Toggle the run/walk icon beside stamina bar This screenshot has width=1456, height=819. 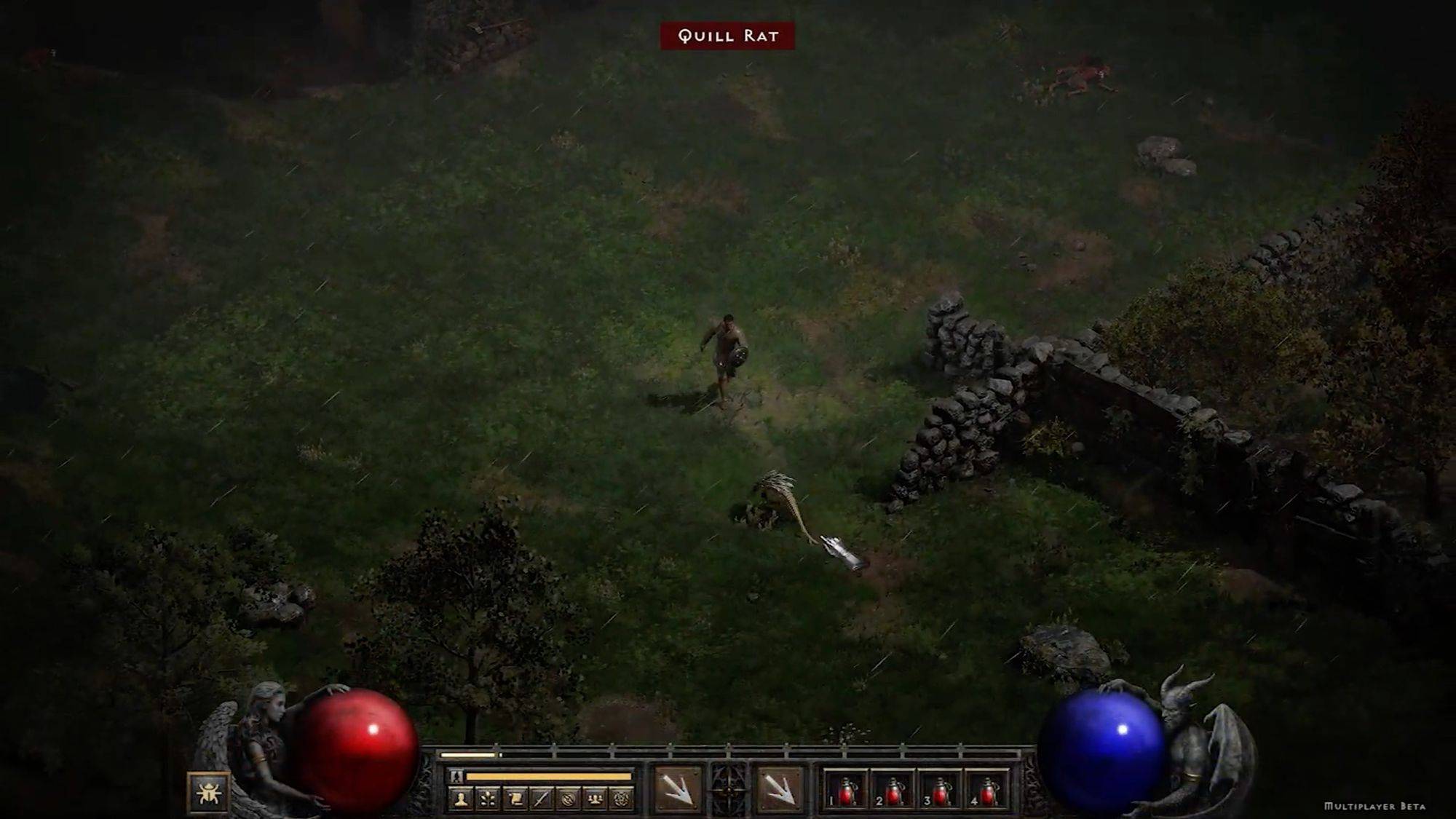(x=456, y=777)
